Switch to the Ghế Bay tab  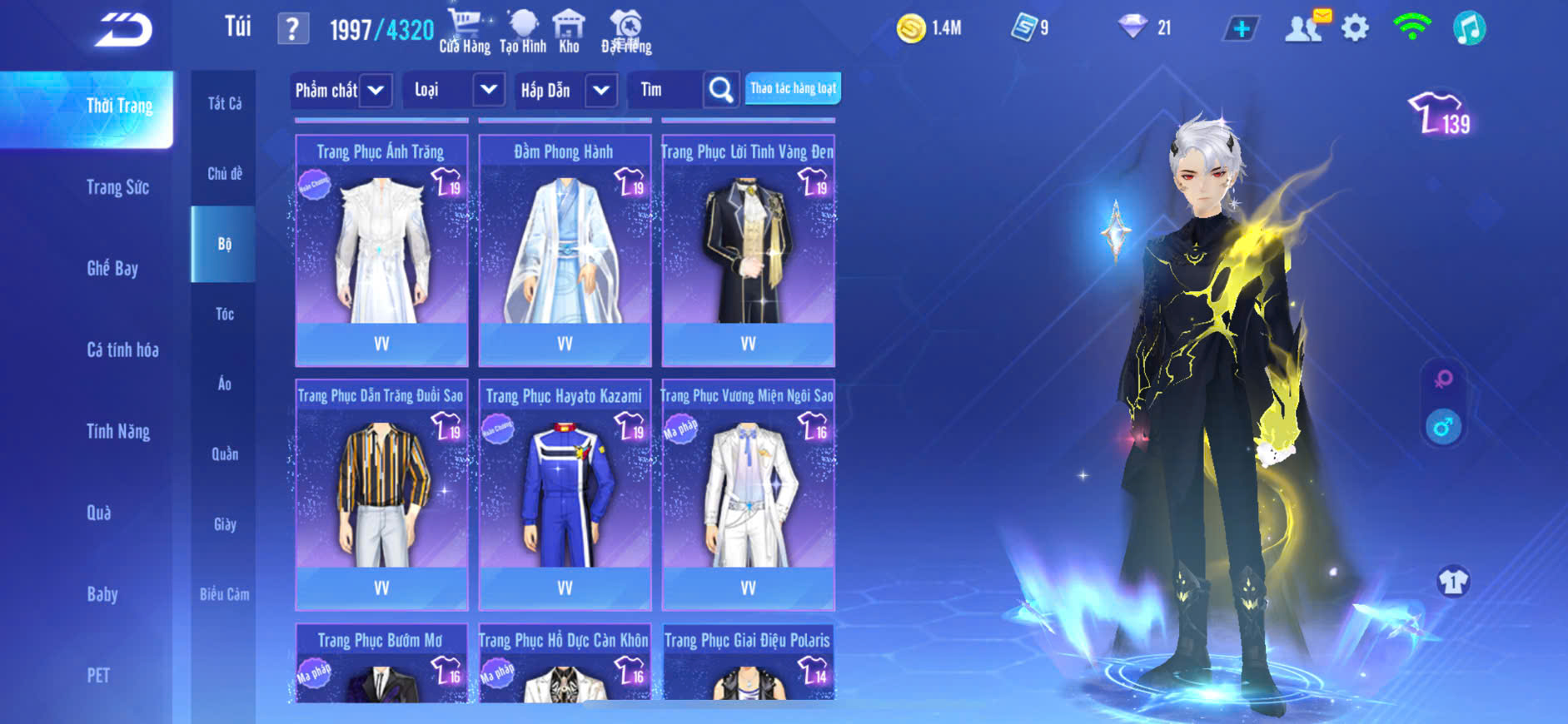tap(112, 268)
